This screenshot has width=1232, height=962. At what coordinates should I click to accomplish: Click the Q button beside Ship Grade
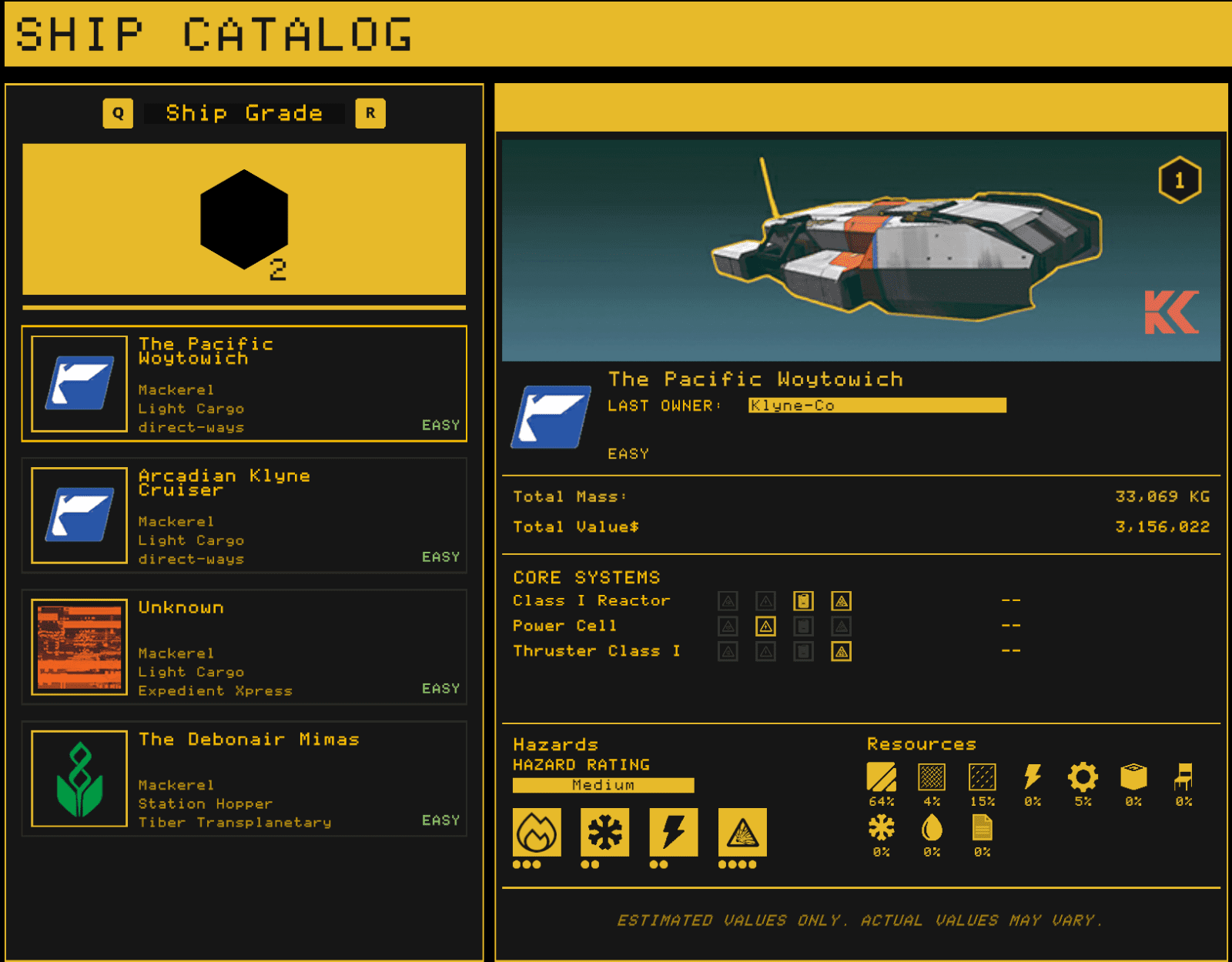(x=118, y=113)
